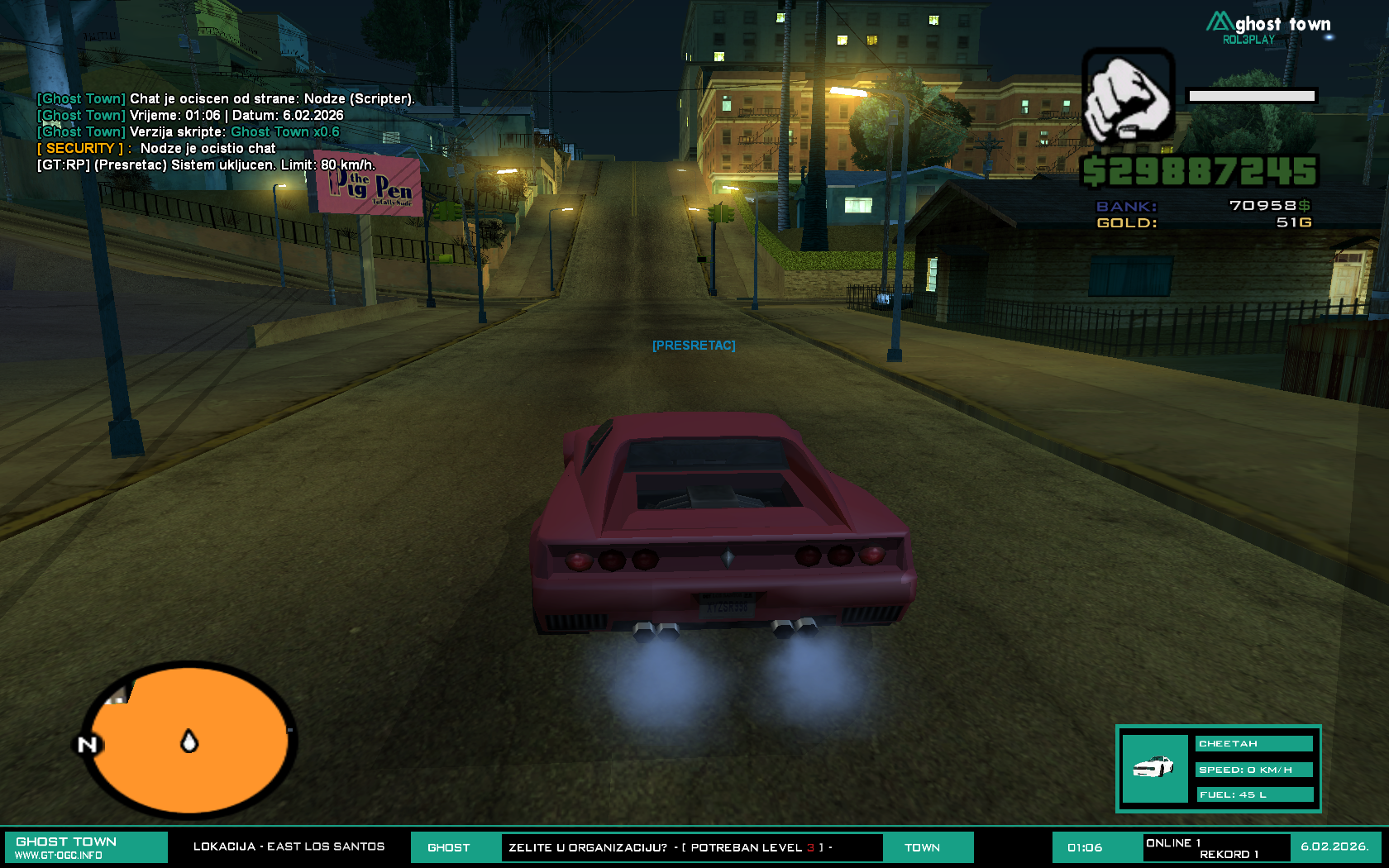Click the Cheetah vehicle icon in speedometer
Viewport: 1389px width, 868px height.
(x=1154, y=768)
